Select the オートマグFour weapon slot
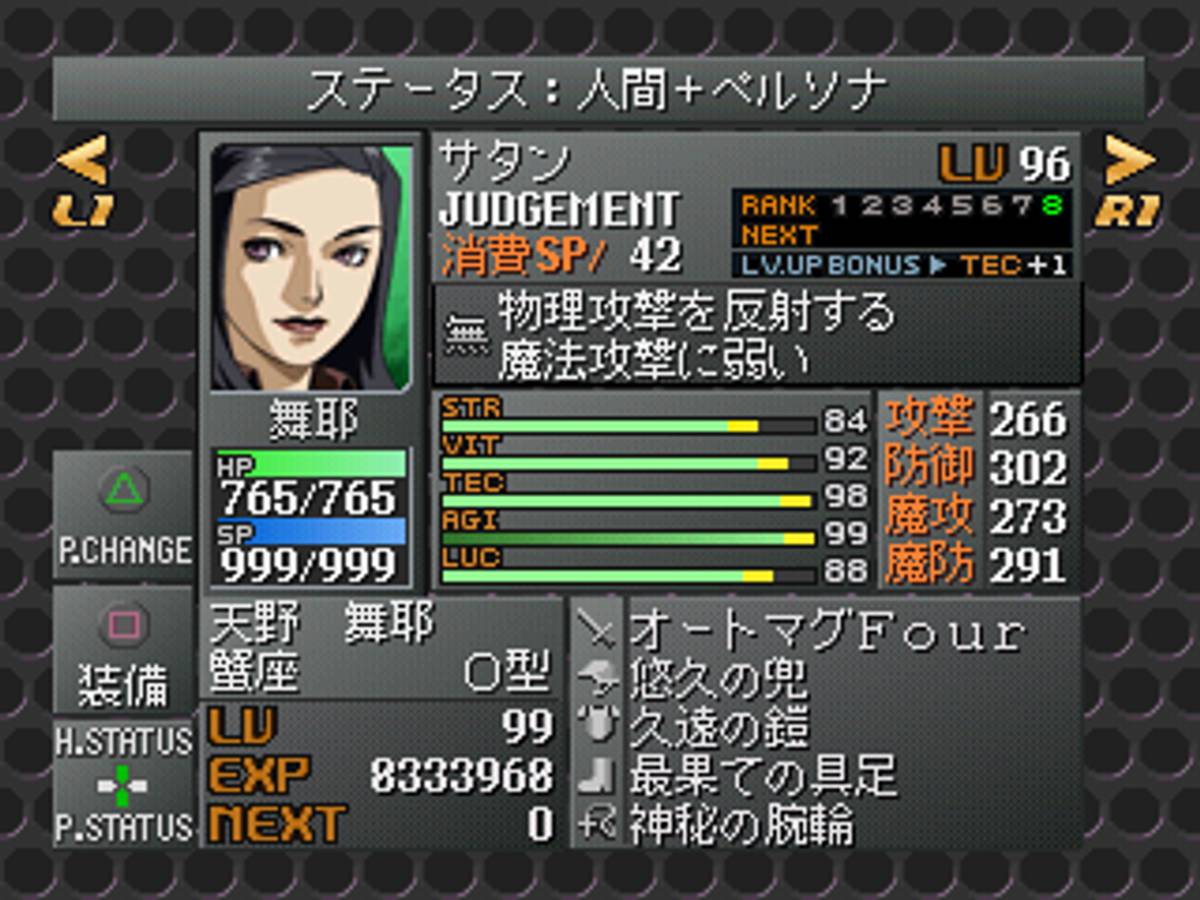Image resolution: width=1200 pixels, height=900 pixels. tap(826, 632)
